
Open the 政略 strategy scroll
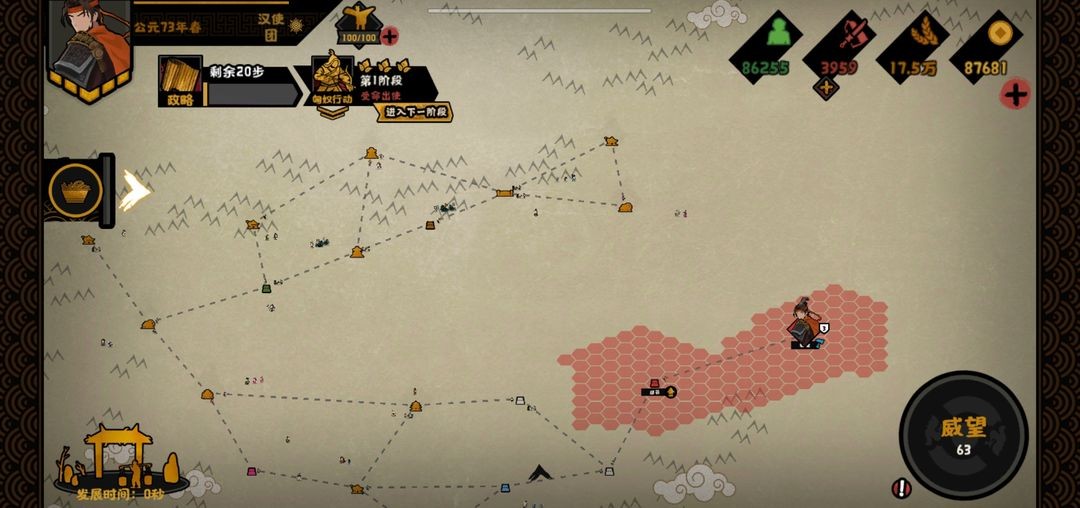(x=180, y=80)
